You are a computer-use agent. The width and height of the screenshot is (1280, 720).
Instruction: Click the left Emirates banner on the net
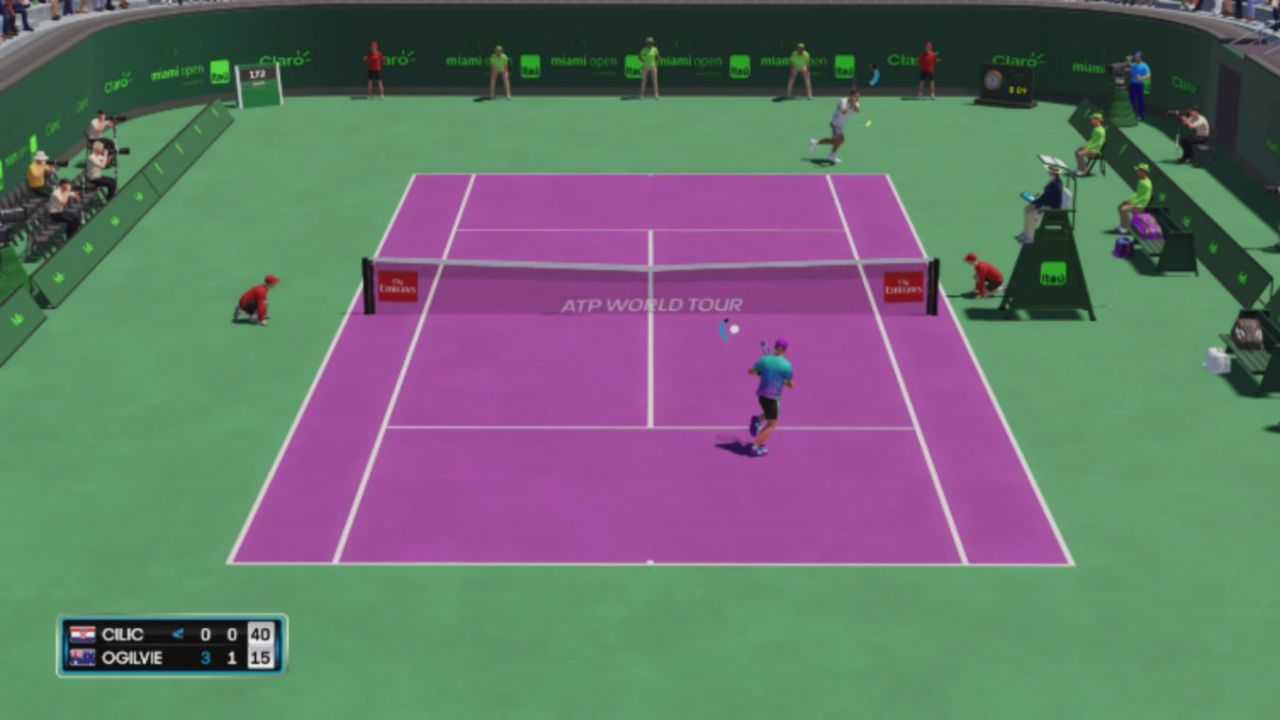point(398,285)
